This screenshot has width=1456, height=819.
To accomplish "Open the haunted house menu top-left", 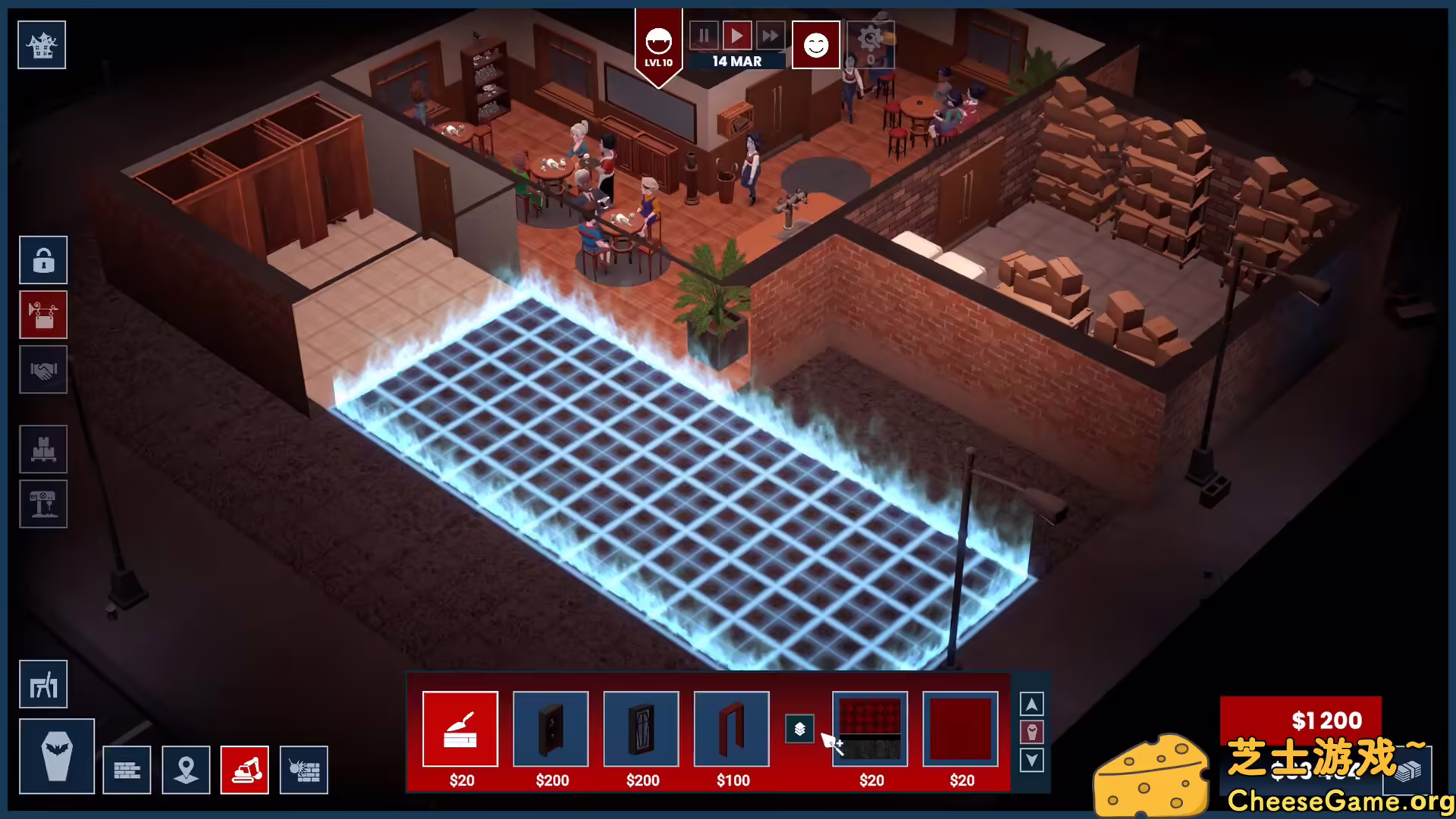I will click(x=42, y=45).
